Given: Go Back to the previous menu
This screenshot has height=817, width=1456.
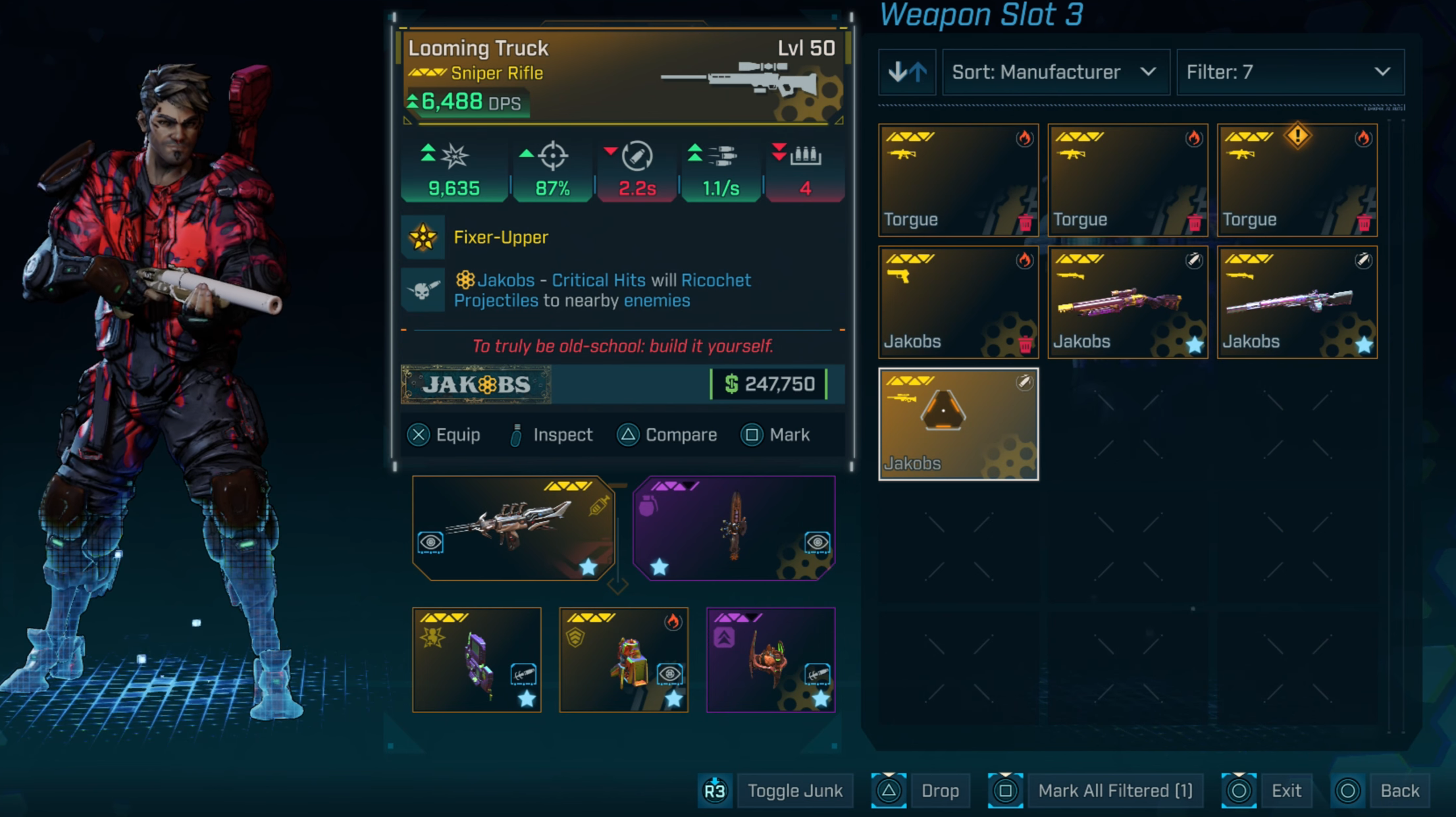Looking at the screenshot, I should [1399, 791].
